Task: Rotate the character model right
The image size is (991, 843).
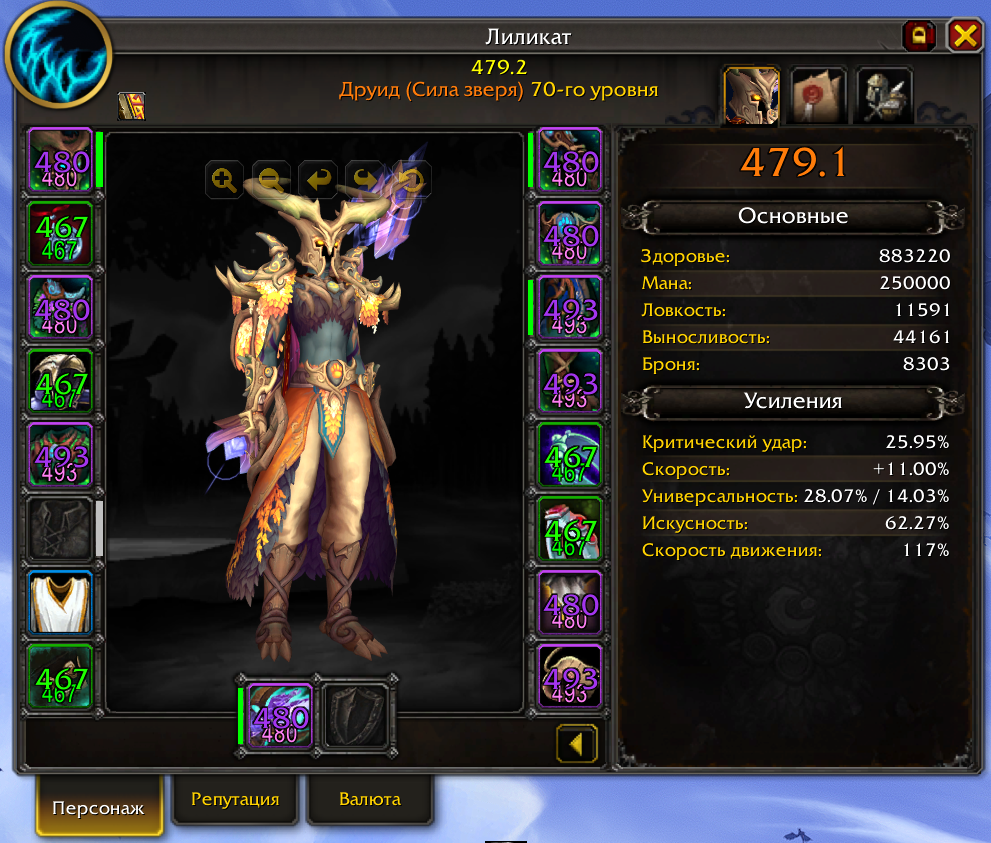Action: point(363,180)
